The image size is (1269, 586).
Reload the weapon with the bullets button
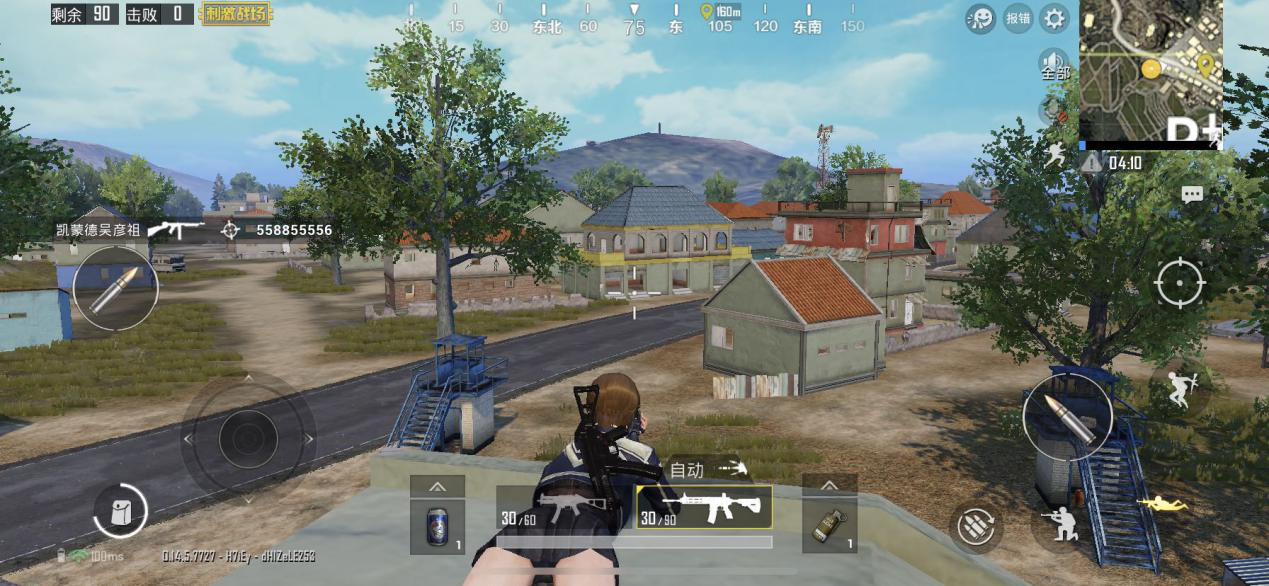[x=975, y=527]
